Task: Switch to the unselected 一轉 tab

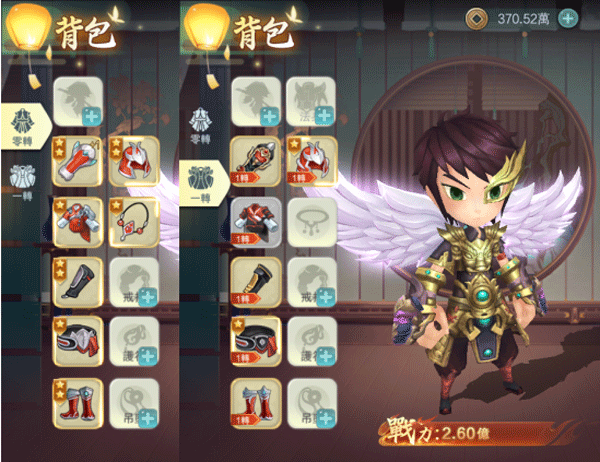Action: click(21, 185)
